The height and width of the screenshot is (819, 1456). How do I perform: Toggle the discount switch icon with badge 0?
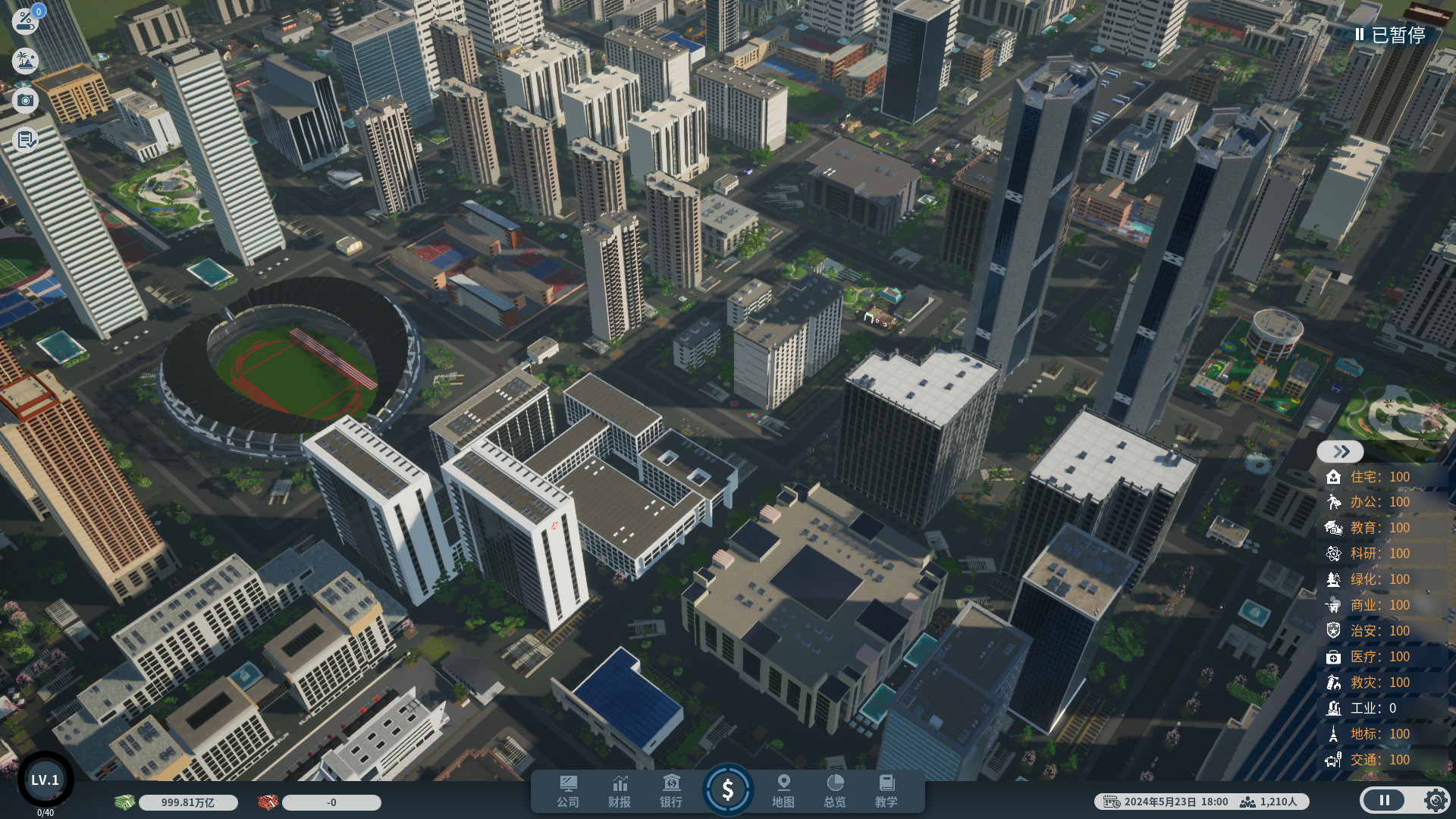coord(25,20)
